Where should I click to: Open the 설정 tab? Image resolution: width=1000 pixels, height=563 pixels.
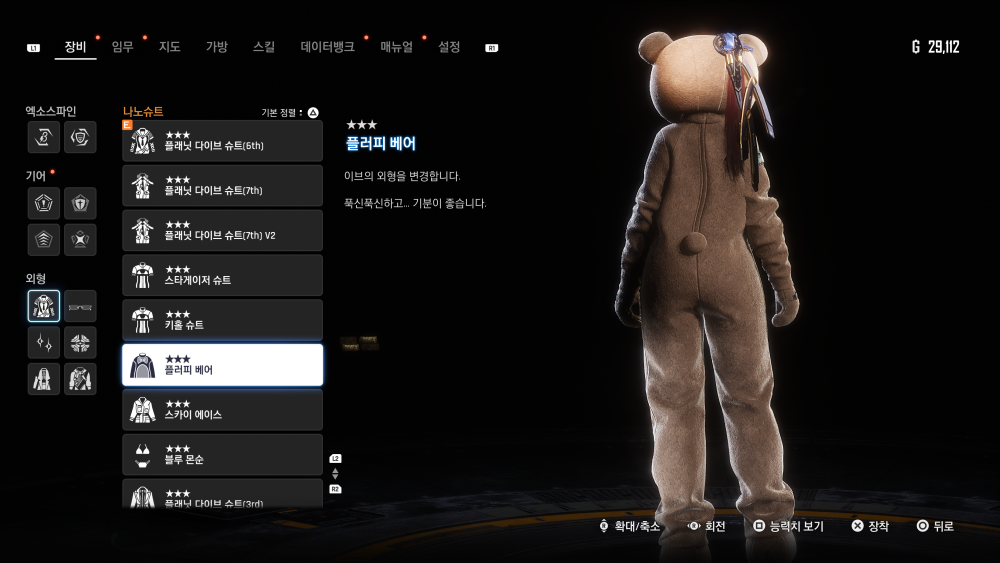(x=449, y=47)
